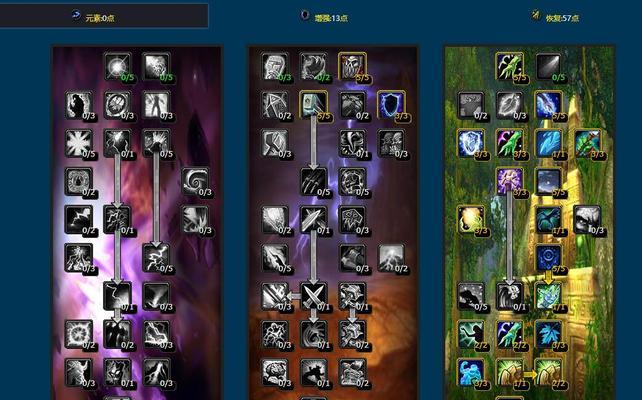Choose the yellow glowing orb talent in Restoration
The height and width of the screenshot is (400, 642).
point(471,219)
